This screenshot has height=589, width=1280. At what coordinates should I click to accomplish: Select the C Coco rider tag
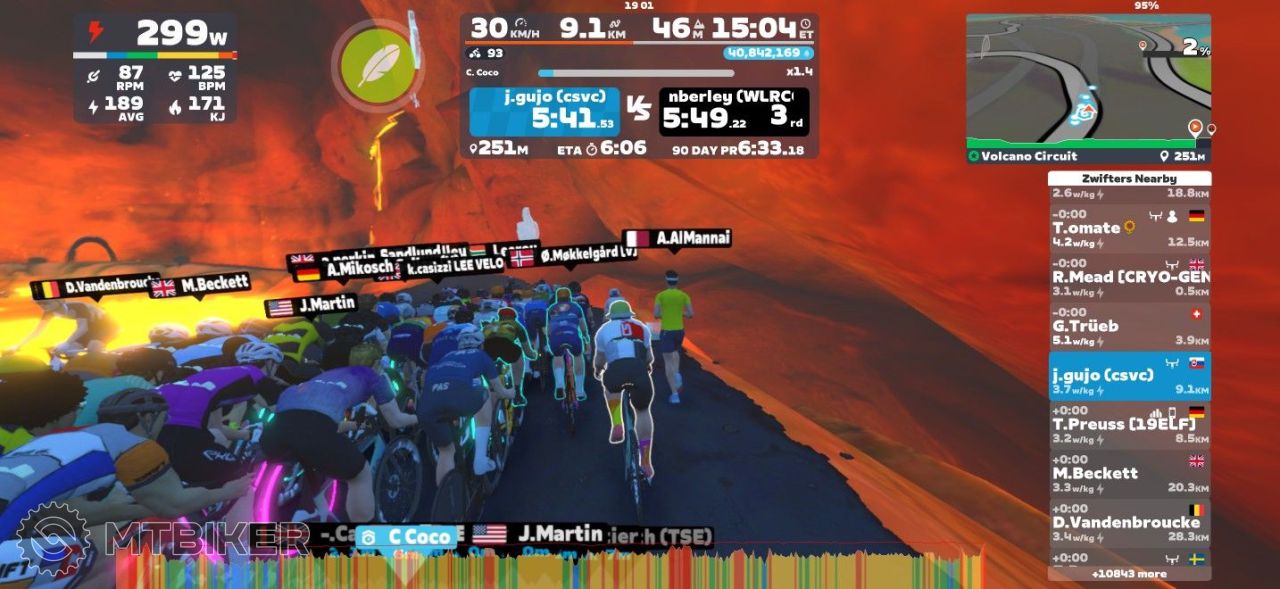(406, 537)
